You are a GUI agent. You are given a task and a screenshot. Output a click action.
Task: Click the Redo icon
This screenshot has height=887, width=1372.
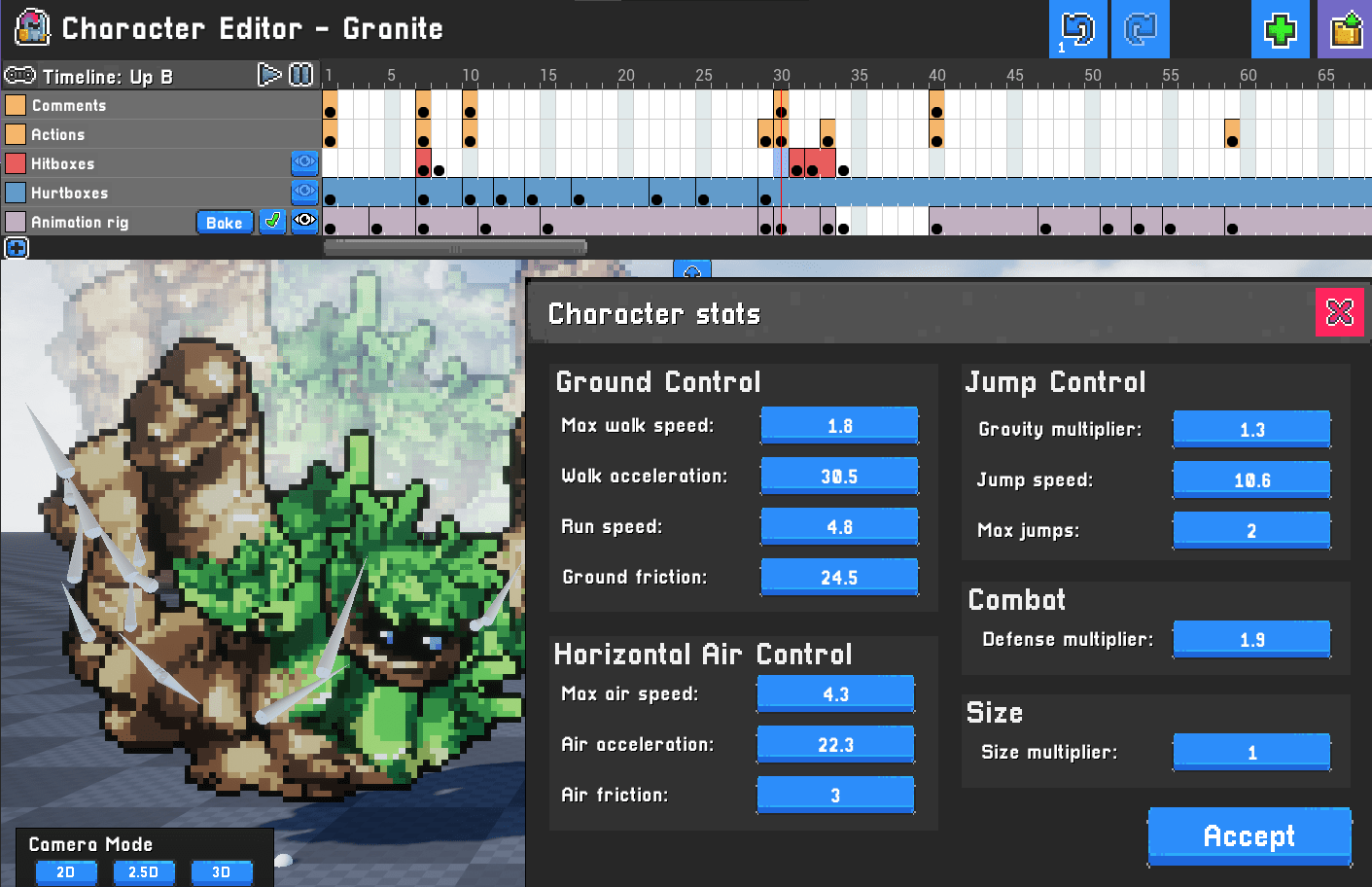[1140, 29]
